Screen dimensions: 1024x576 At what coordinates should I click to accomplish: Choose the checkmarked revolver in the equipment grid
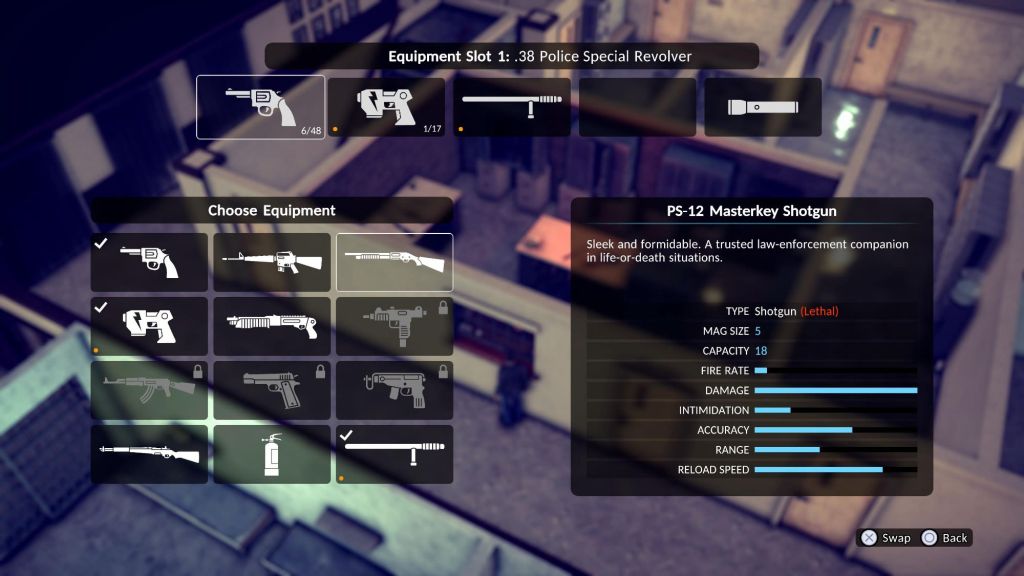click(x=149, y=262)
